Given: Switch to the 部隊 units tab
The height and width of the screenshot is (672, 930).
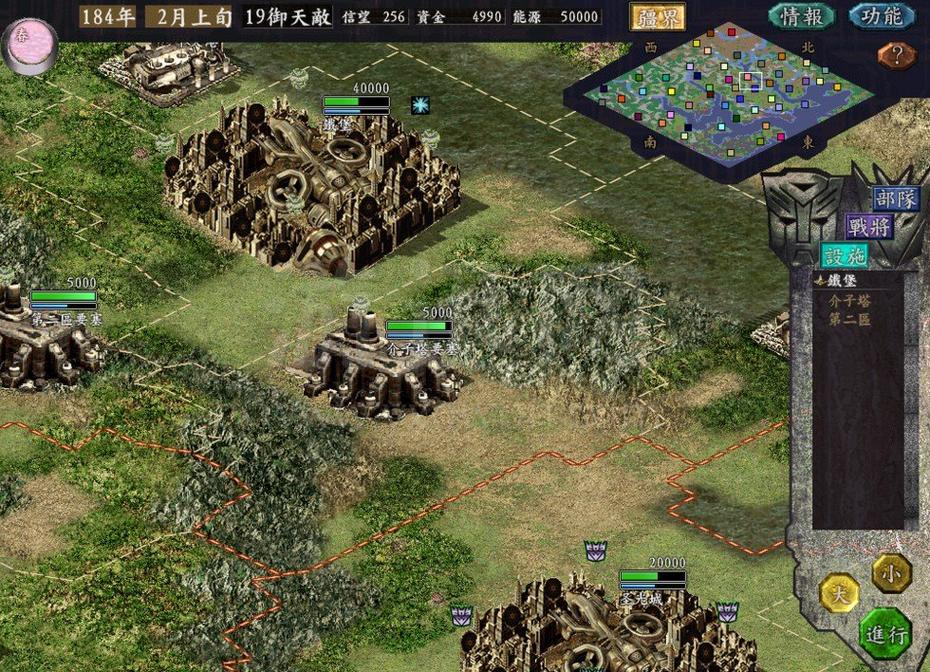Looking at the screenshot, I should [894, 198].
